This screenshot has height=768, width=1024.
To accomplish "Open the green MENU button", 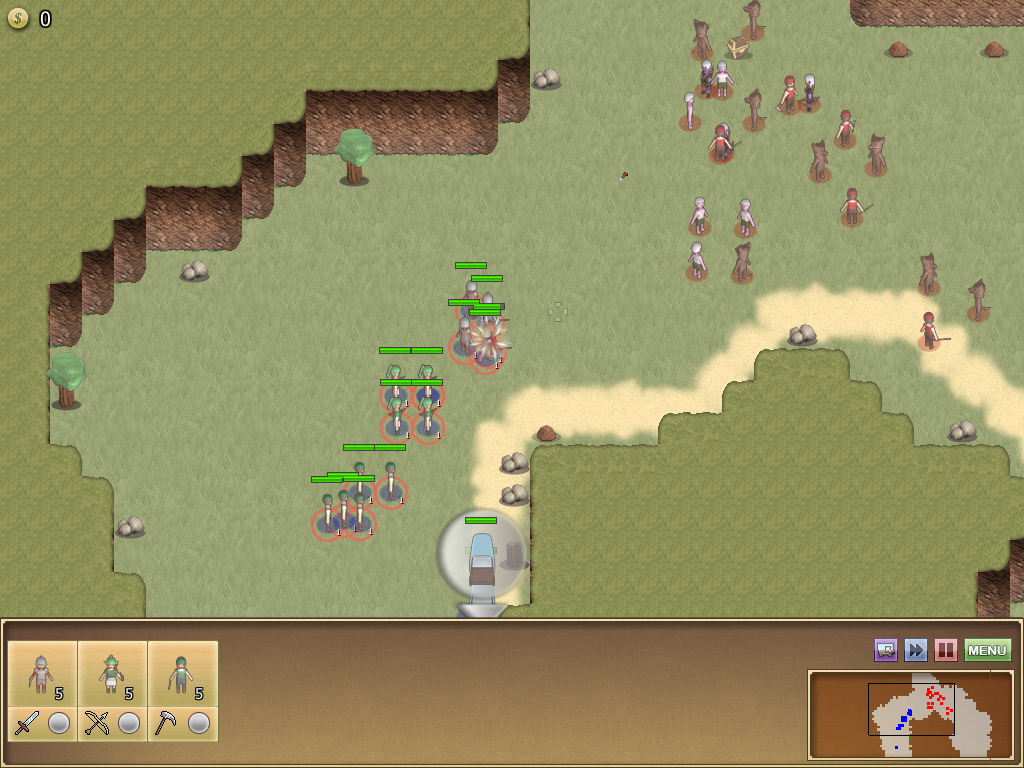I will click(987, 651).
